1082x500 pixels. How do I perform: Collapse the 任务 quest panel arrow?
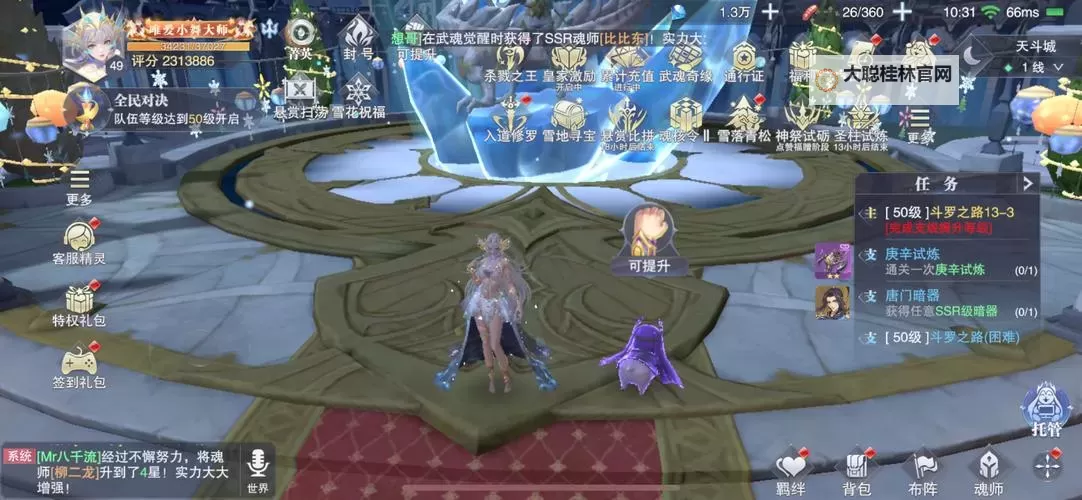point(1027,183)
